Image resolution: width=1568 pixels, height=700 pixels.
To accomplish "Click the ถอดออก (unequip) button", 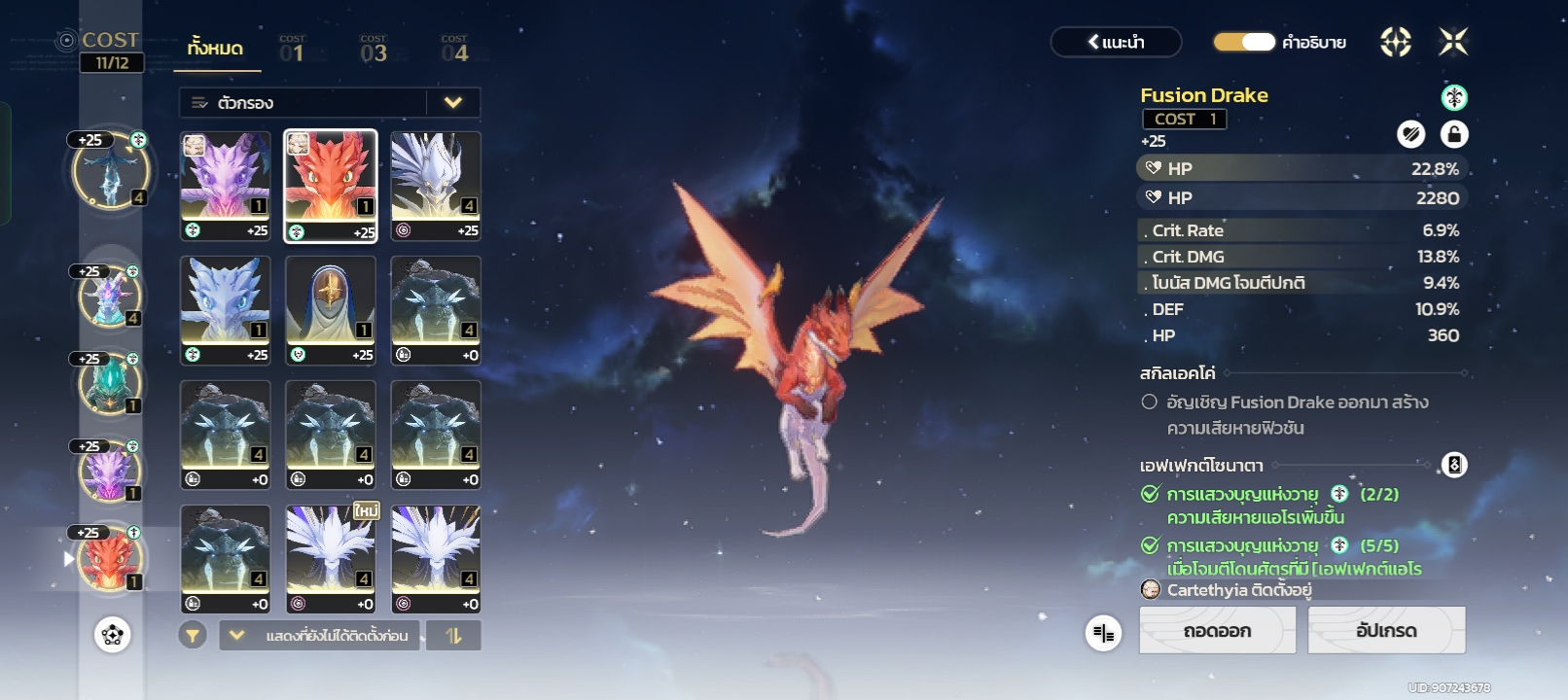I will pyautogui.click(x=1217, y=631).
